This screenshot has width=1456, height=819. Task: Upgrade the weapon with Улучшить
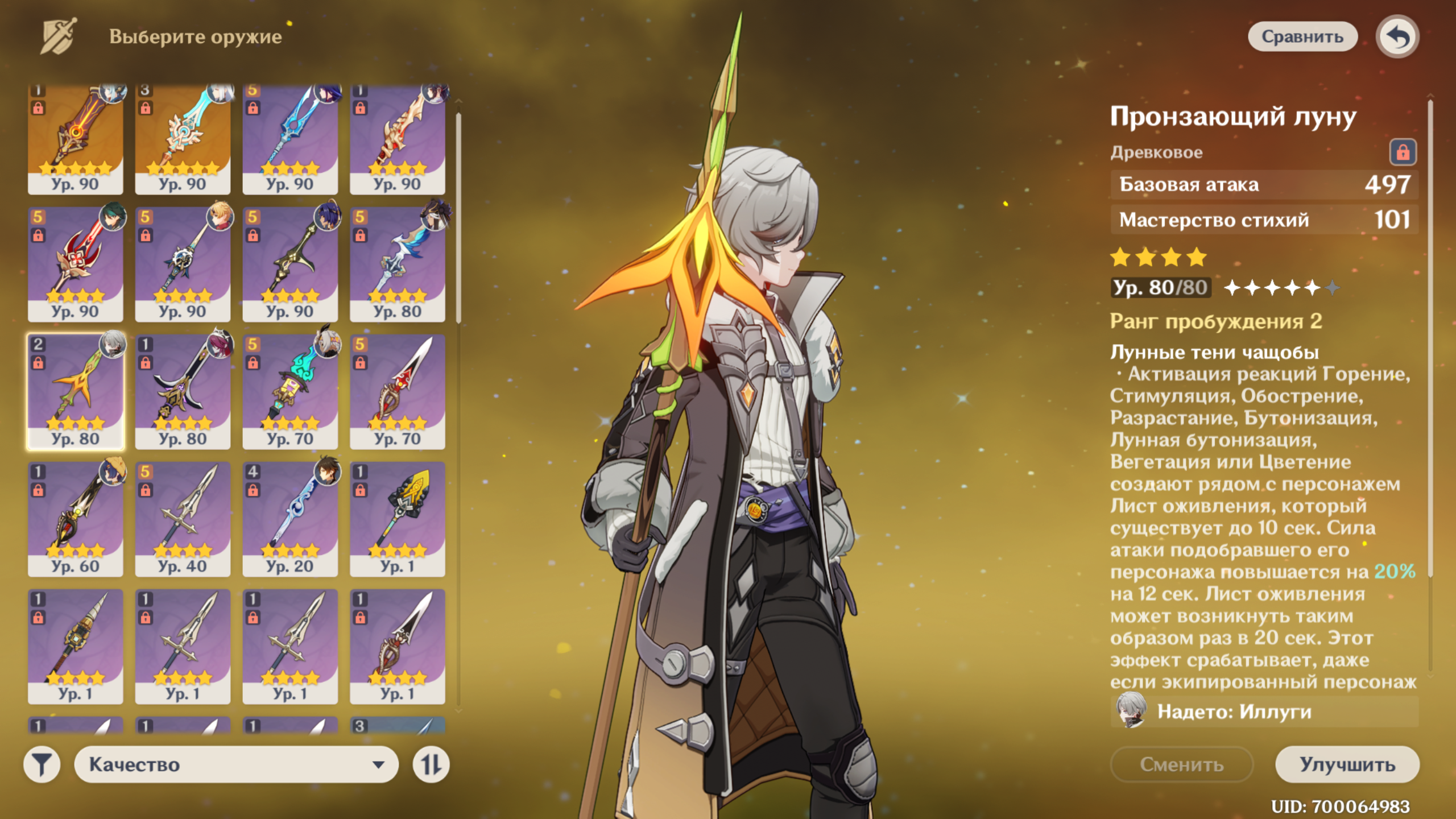click(x=1347, y=764)
